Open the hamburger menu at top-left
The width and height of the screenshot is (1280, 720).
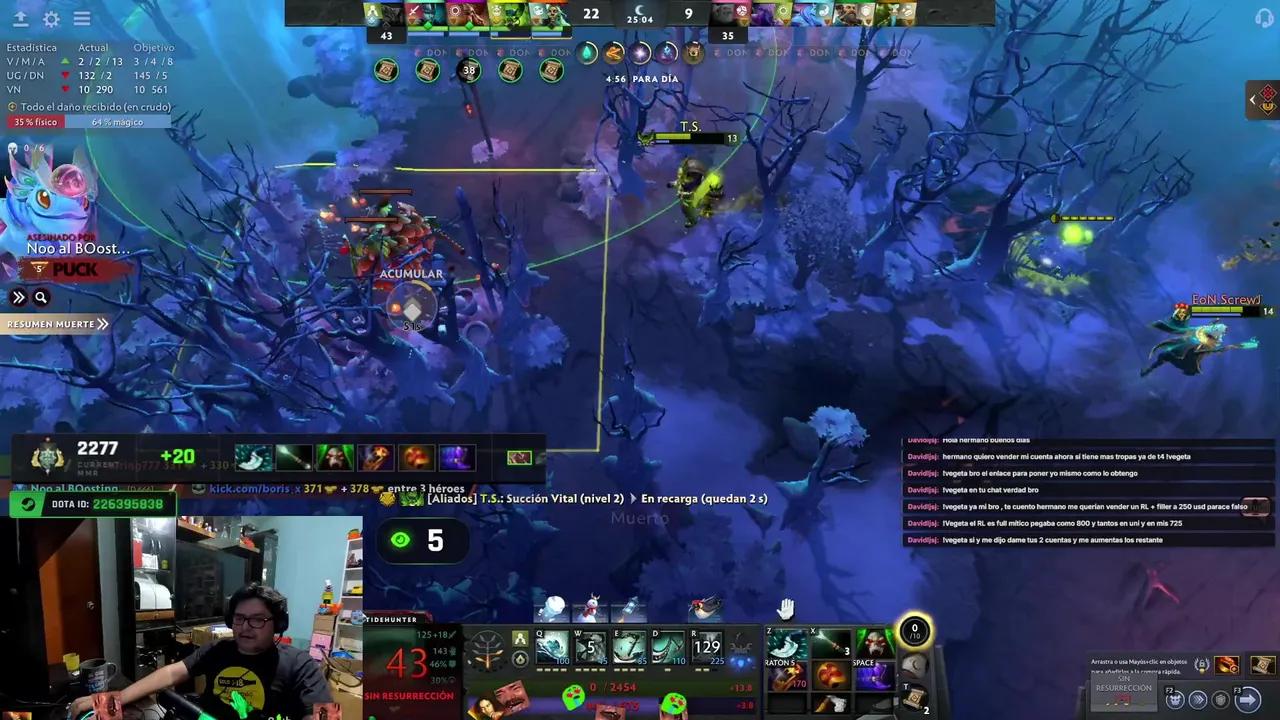82,19
